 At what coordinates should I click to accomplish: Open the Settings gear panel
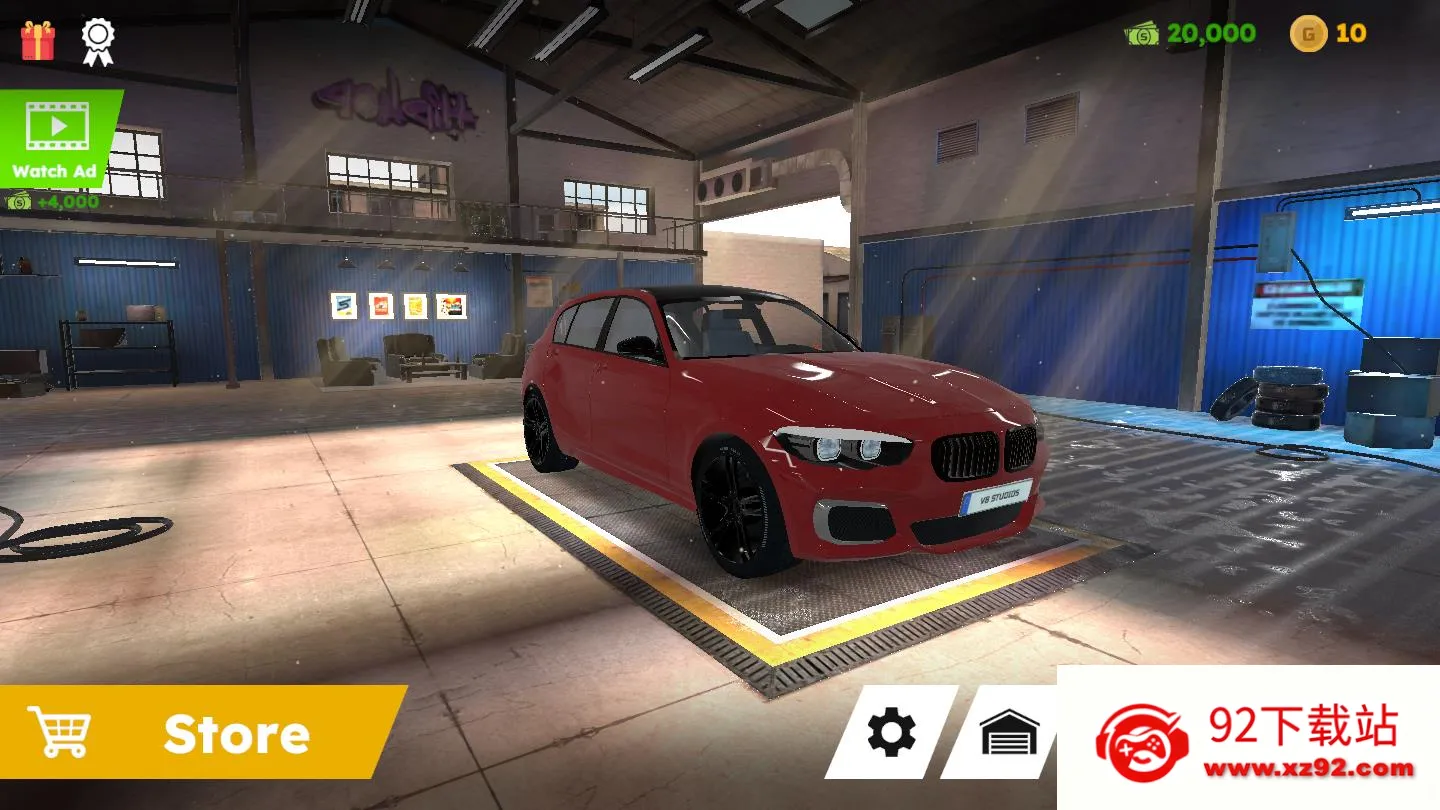click(891, 733)
